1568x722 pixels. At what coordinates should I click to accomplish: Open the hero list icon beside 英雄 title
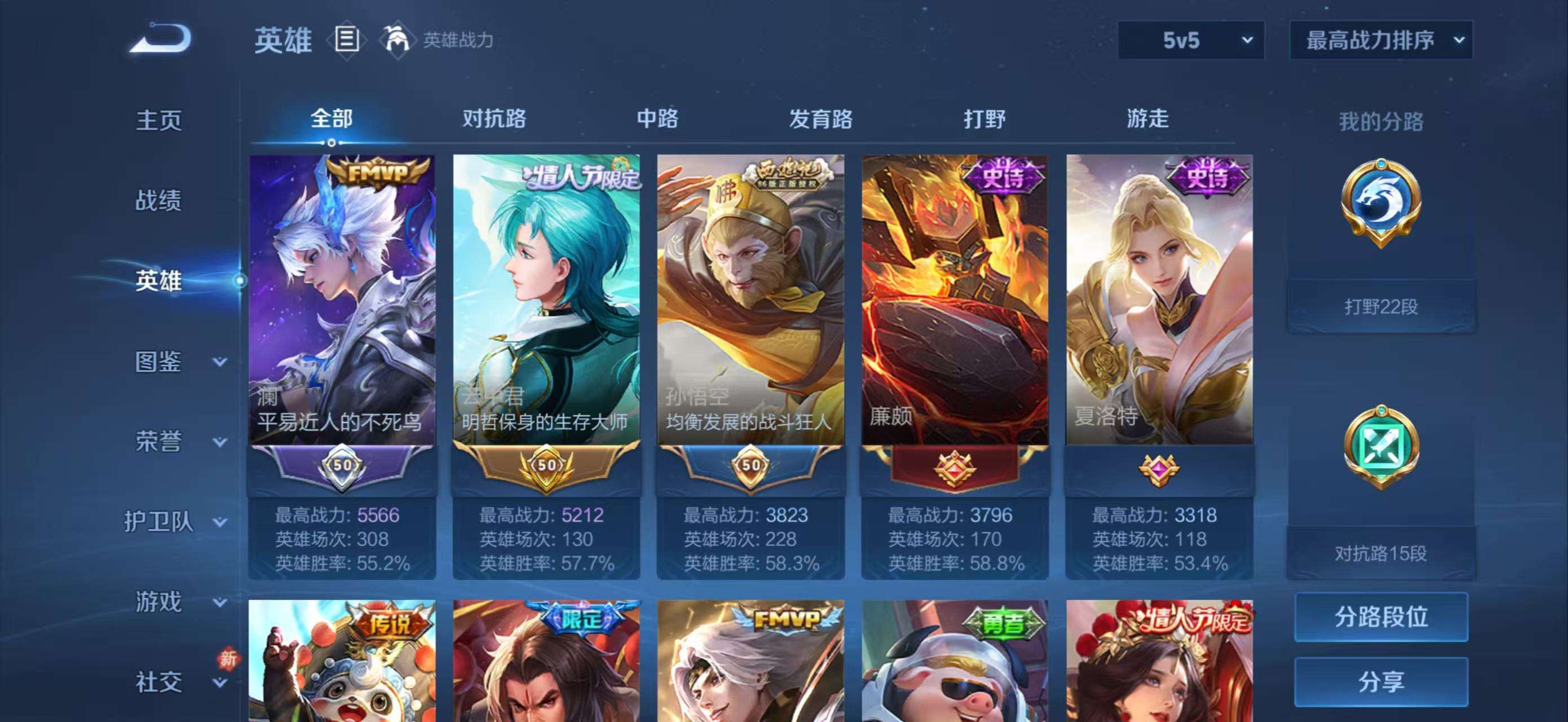point(346,39)
